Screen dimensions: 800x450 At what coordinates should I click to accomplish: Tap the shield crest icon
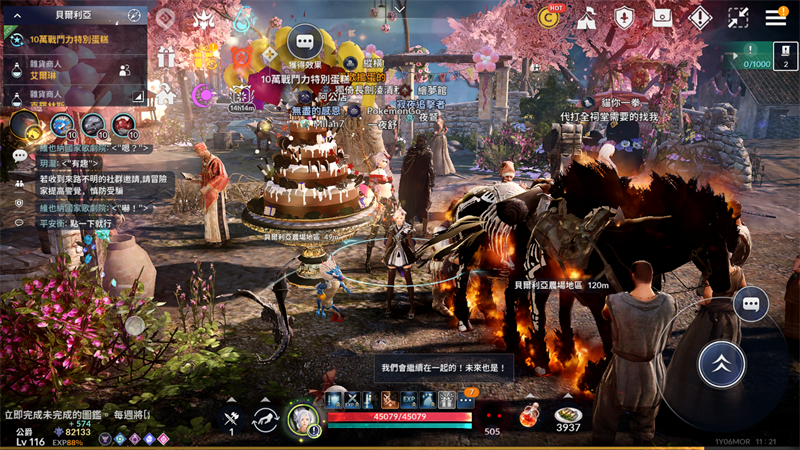click(624, 17)
